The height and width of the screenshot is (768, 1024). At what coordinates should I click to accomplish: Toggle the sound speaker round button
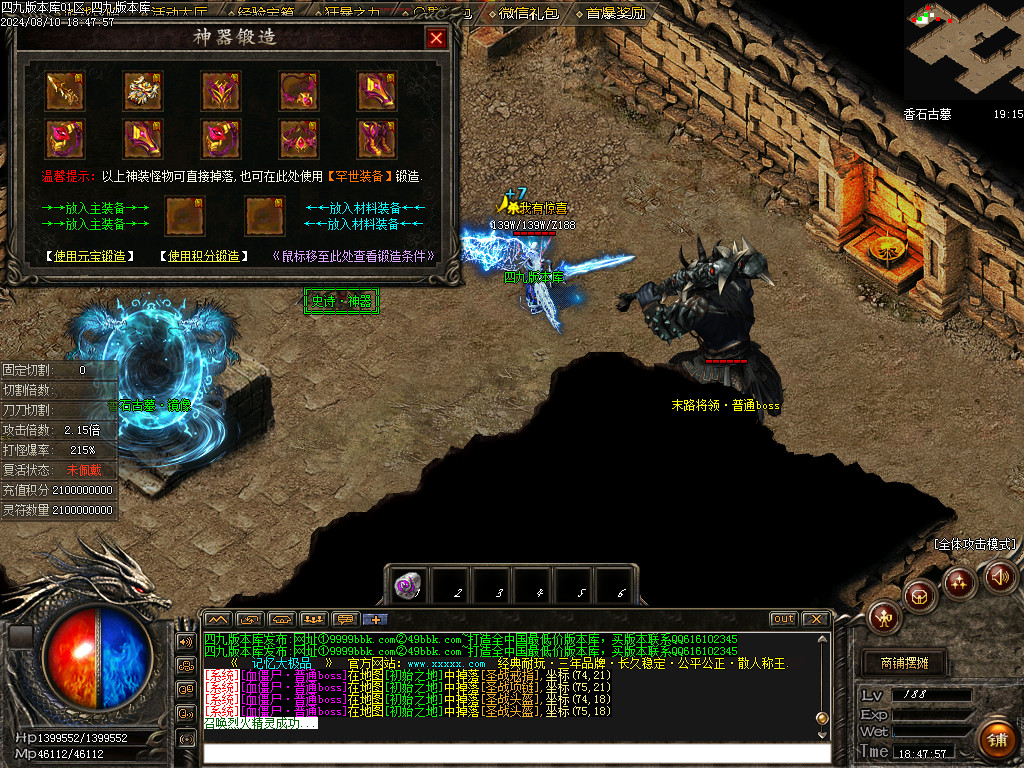click(x=1000, y=576)
